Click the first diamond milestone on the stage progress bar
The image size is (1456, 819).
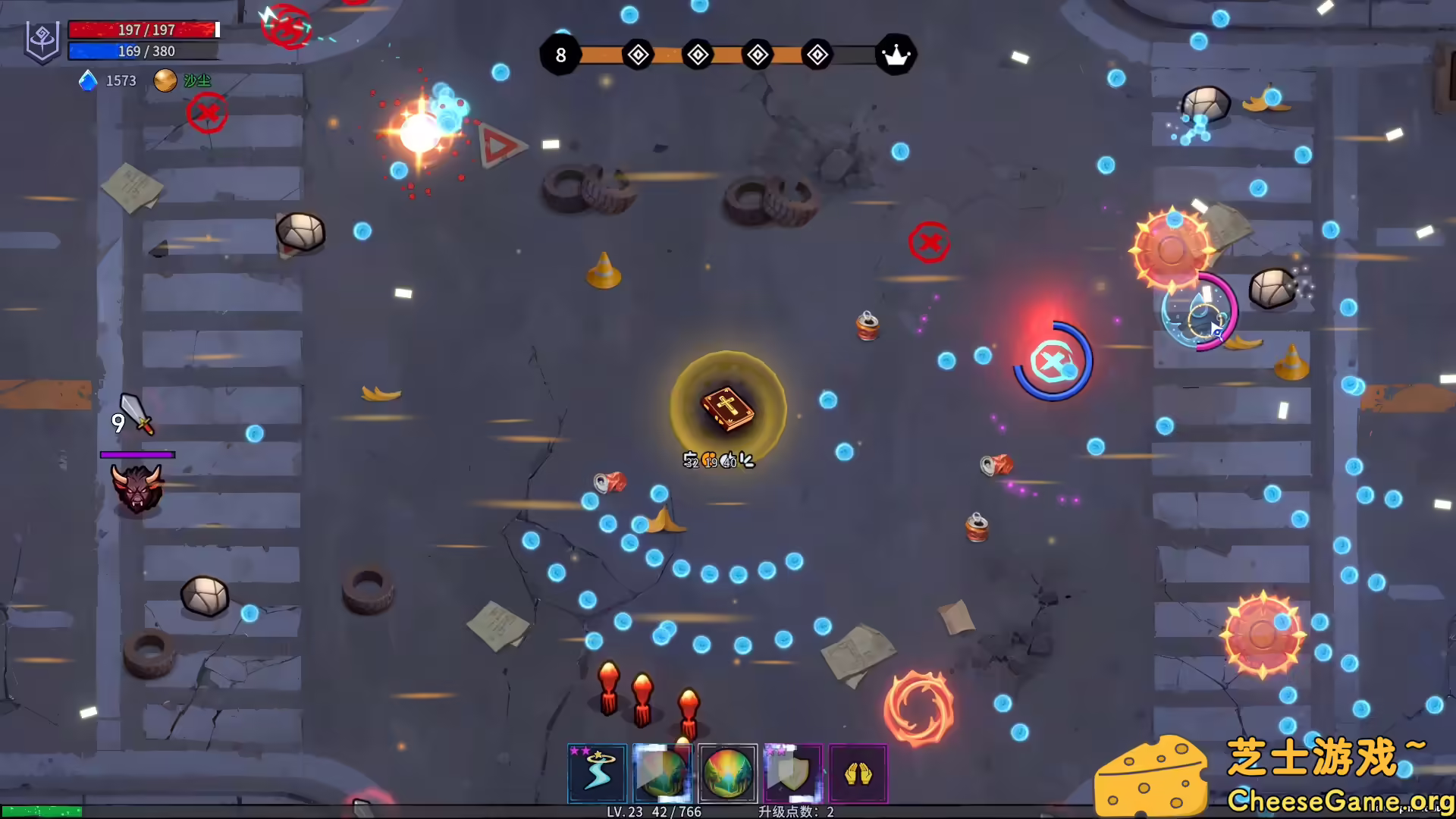pos(638,54)
